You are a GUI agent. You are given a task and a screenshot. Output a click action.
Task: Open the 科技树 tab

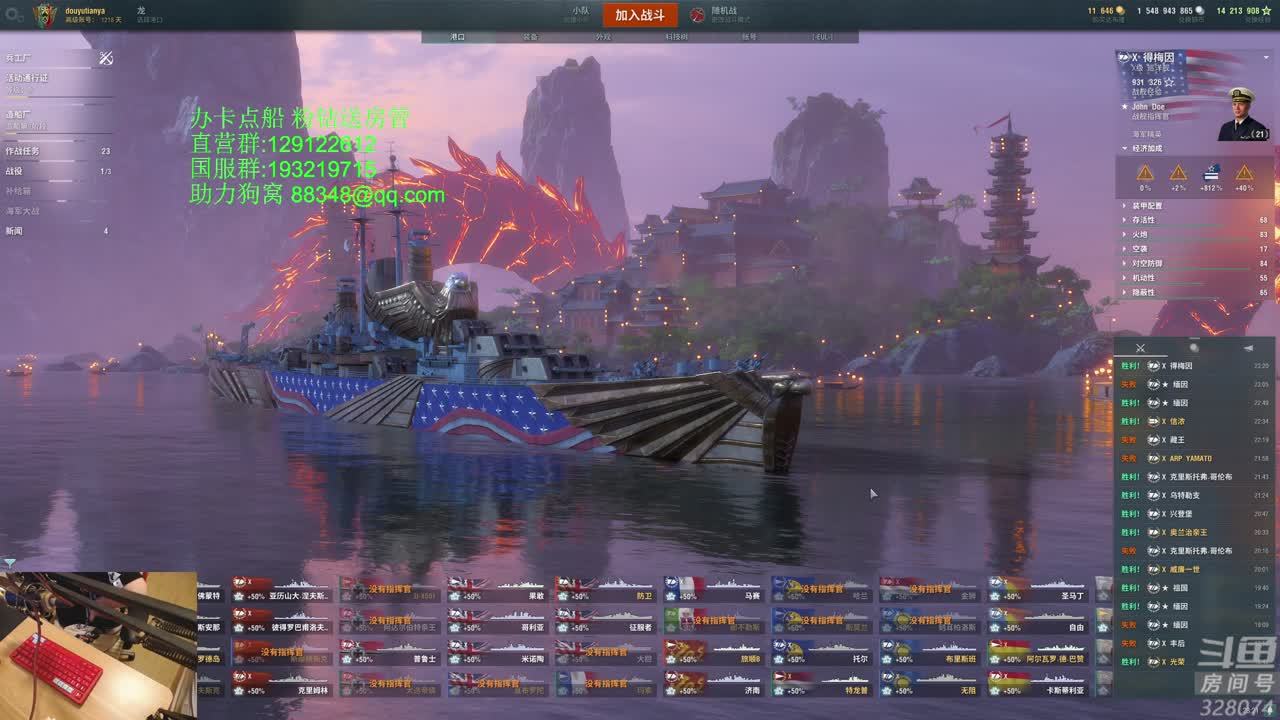pos(676,37)
